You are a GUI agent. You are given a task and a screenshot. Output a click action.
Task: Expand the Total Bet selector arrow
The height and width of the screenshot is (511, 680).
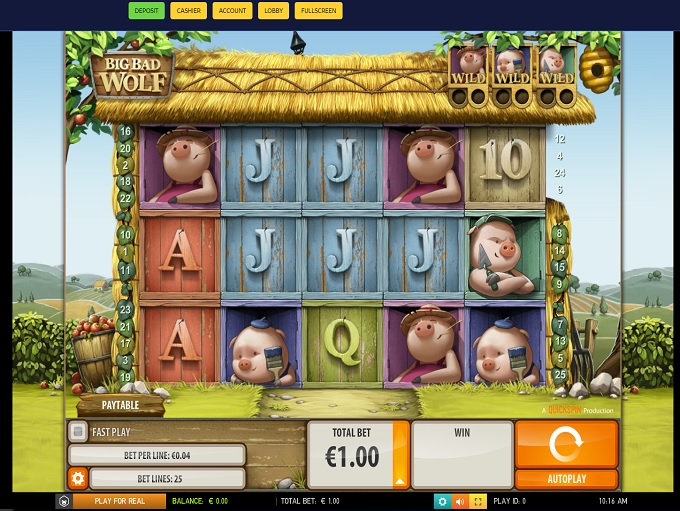401,480
